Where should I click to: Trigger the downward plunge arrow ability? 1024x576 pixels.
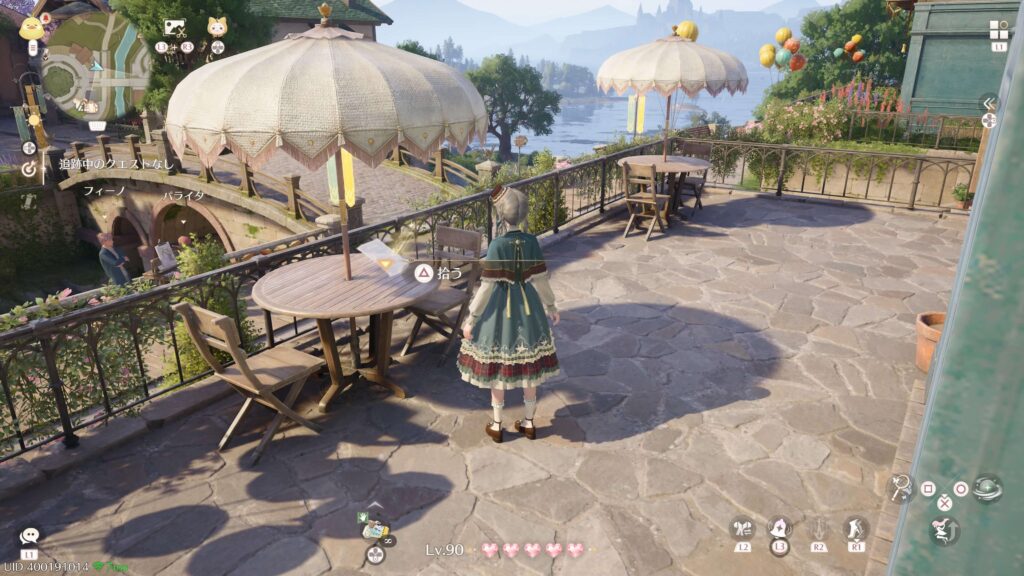pyautogui.click(x=819, y=528)
